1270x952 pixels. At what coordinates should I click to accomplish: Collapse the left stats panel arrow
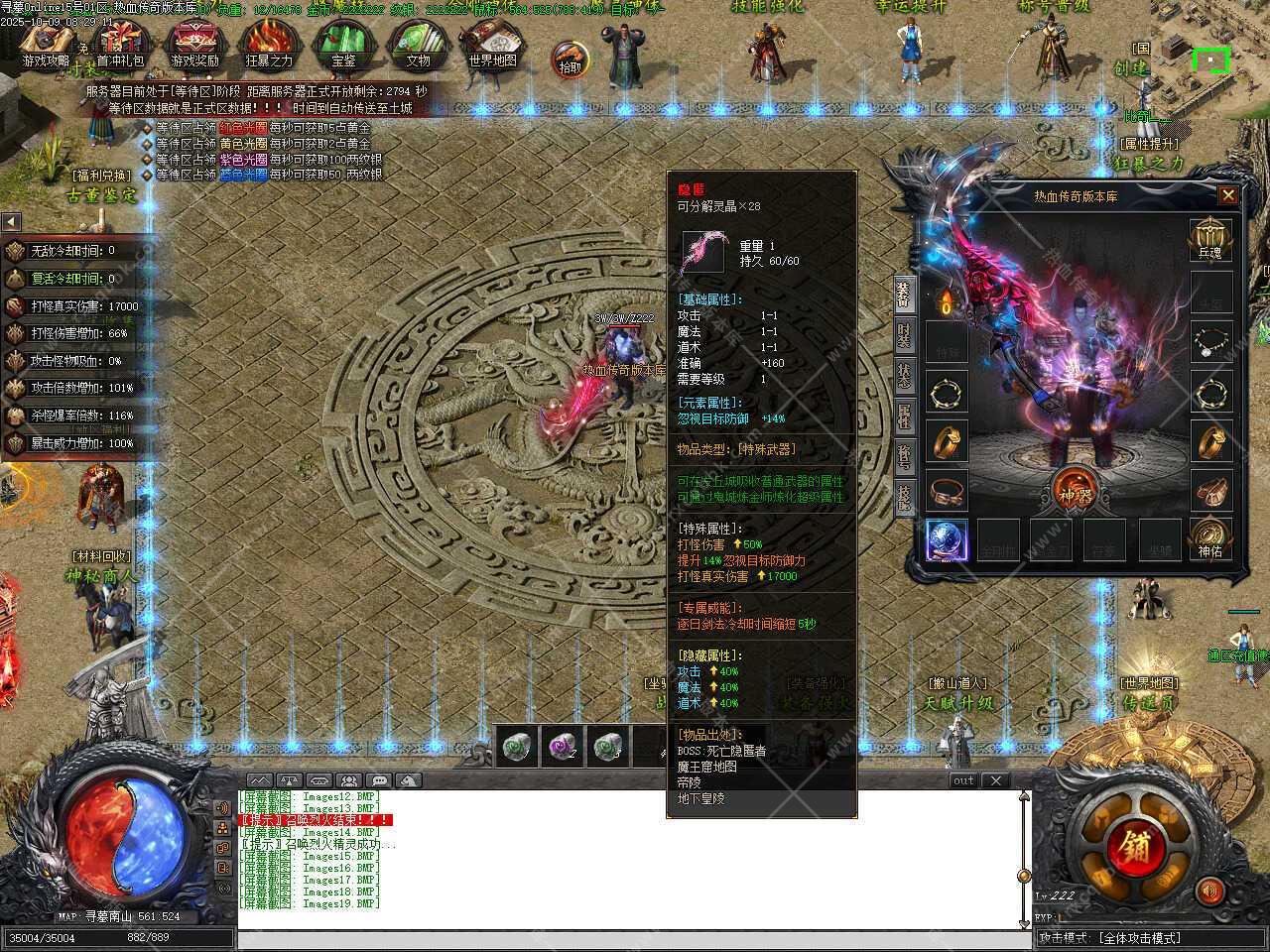pyautogui.click(x=11, y=221)
